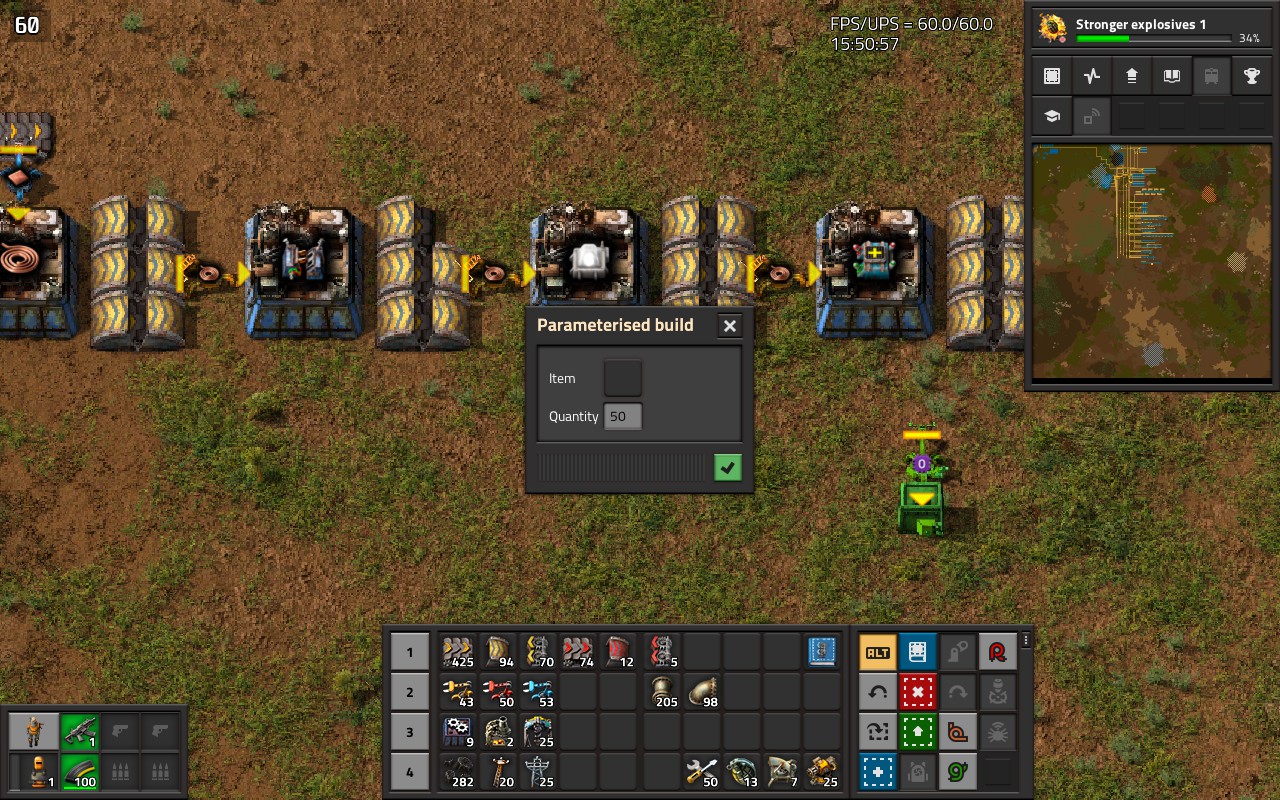Switch to hotbar row 3
Screen dimensions: 1280x800
click(409, 732)
